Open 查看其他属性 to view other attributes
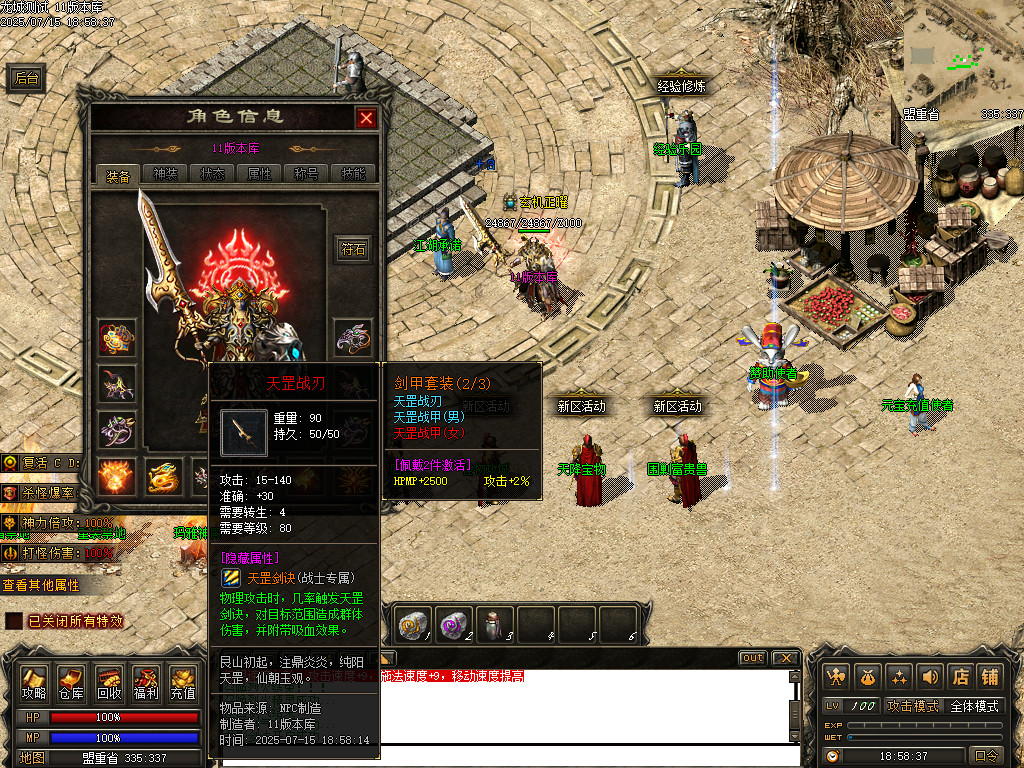 [x=40, y=585]
